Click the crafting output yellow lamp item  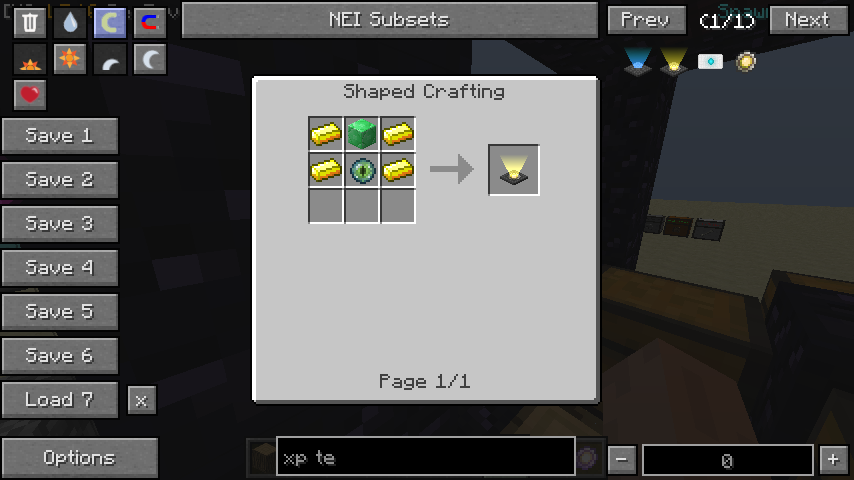514,170
